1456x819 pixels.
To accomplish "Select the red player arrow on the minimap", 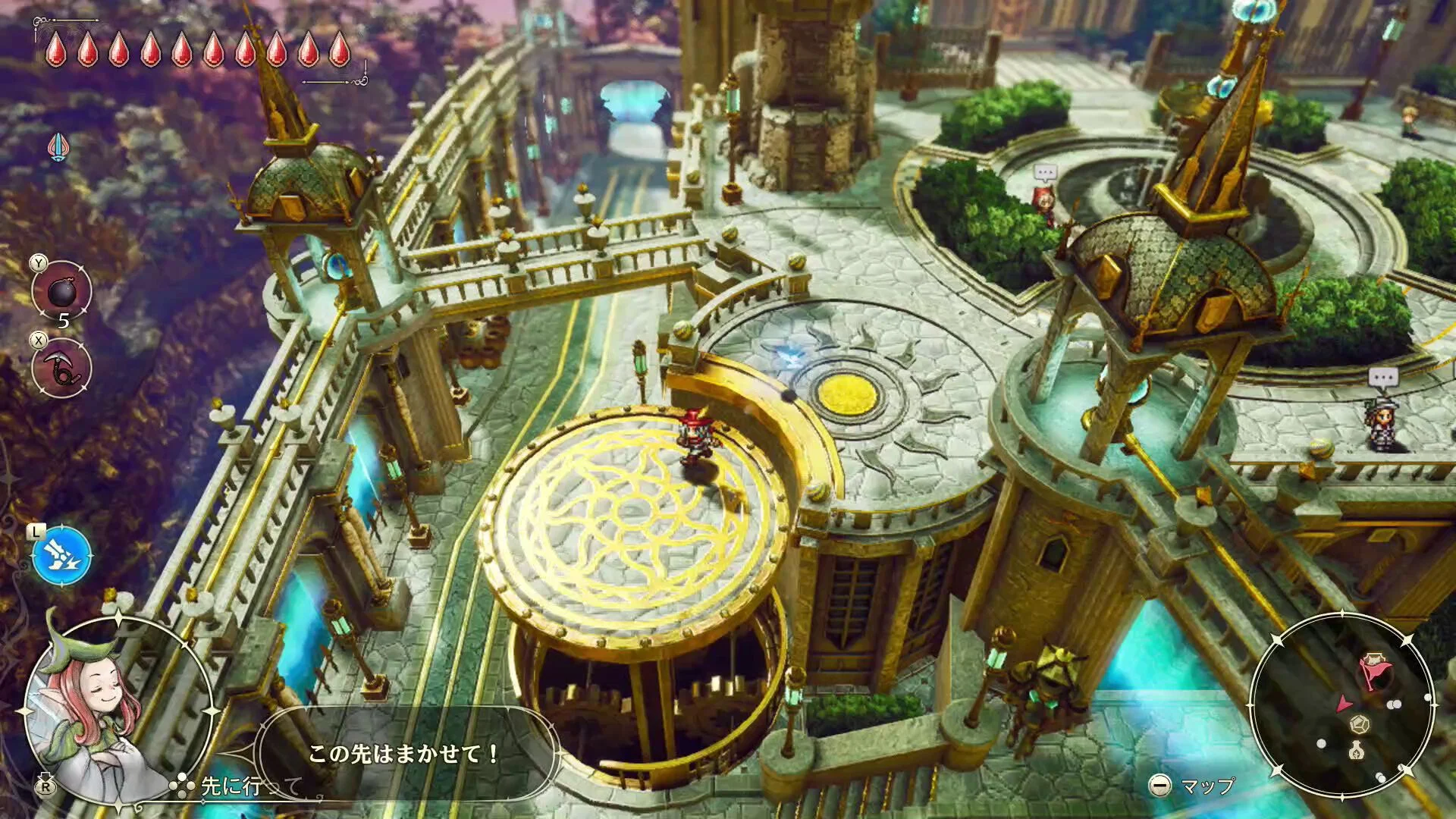I will [x=1344, y=702].
